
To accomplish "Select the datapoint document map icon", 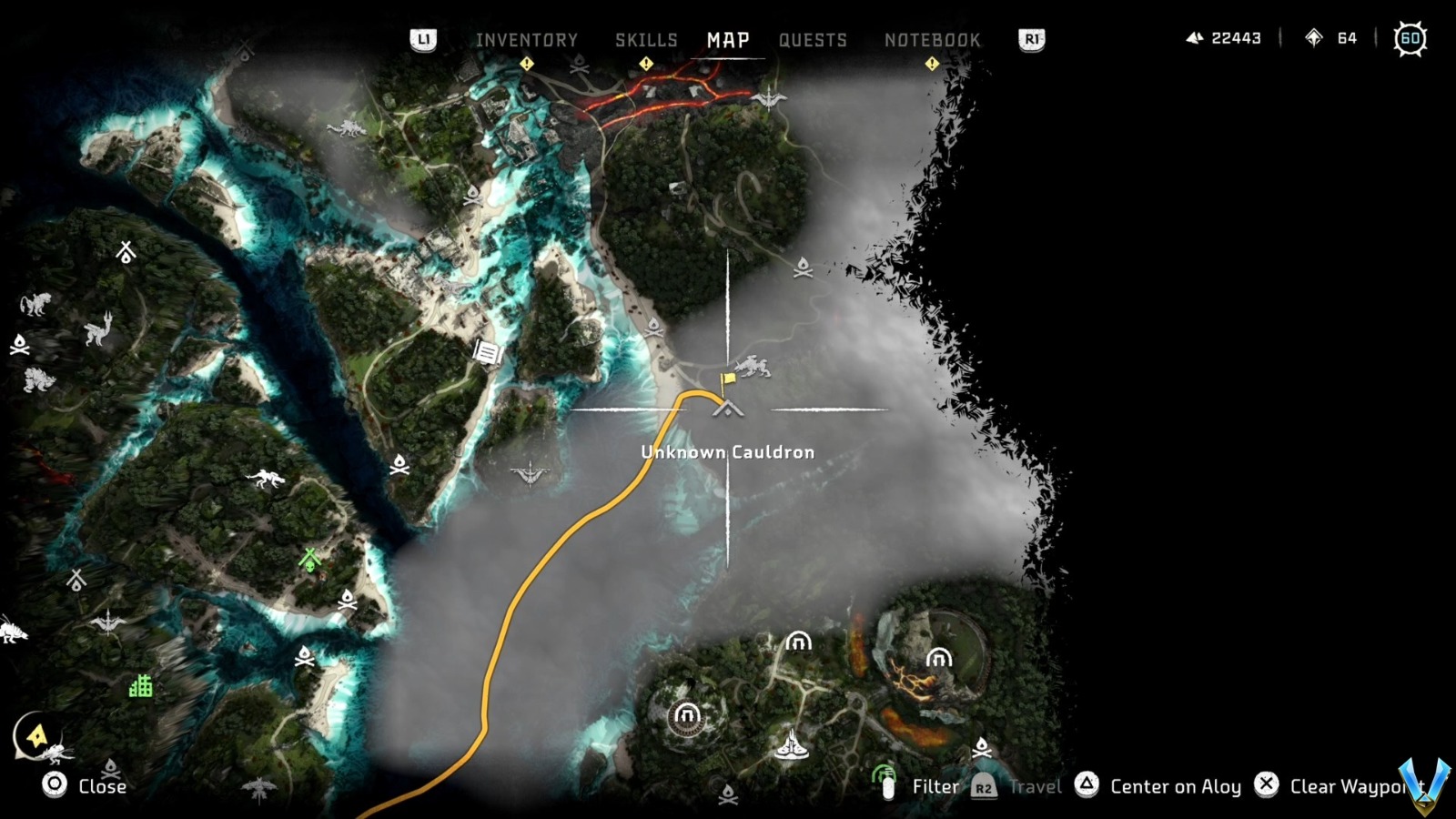I will click(488, 351).
